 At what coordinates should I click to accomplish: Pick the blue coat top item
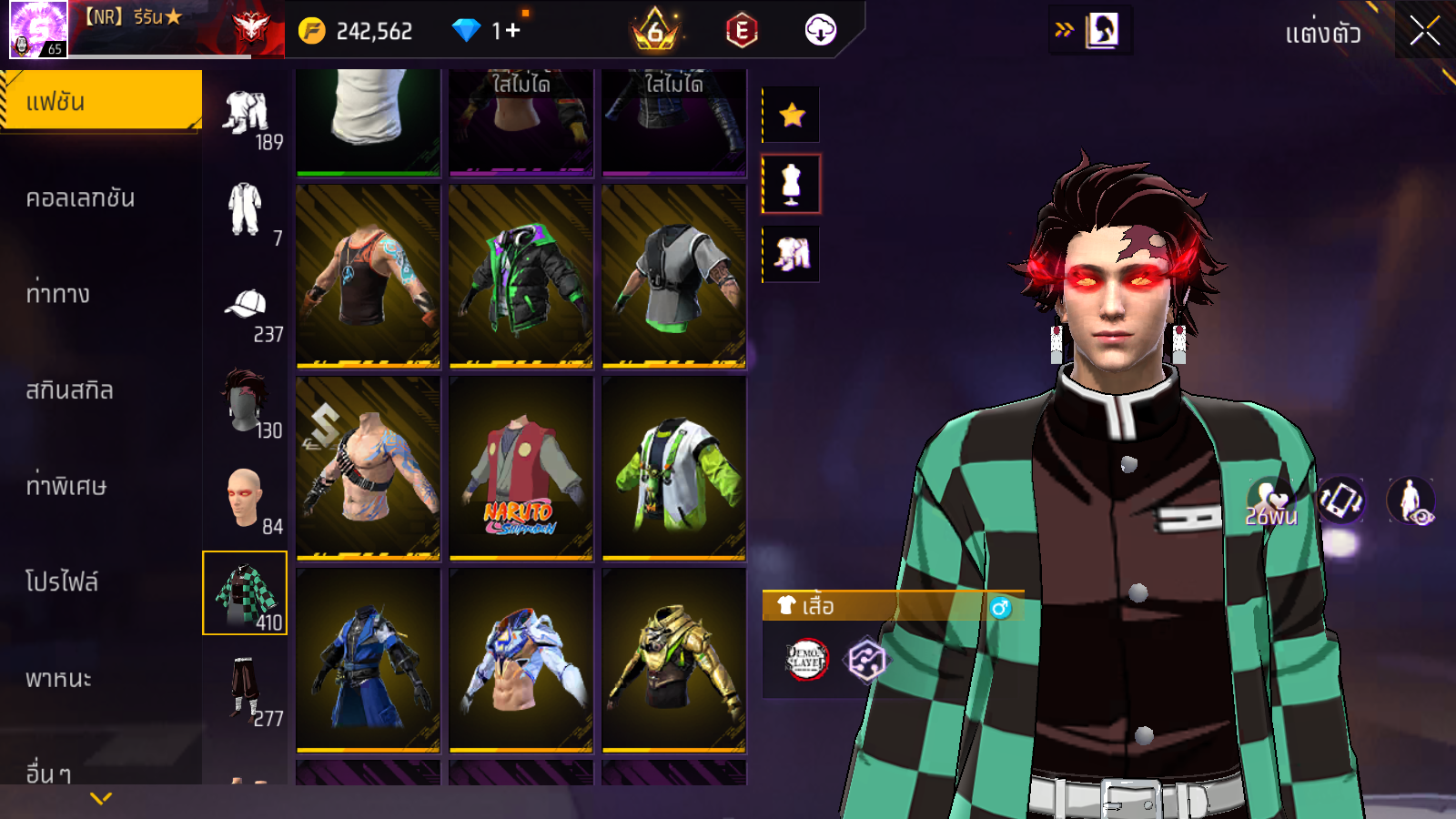(368, 660)
